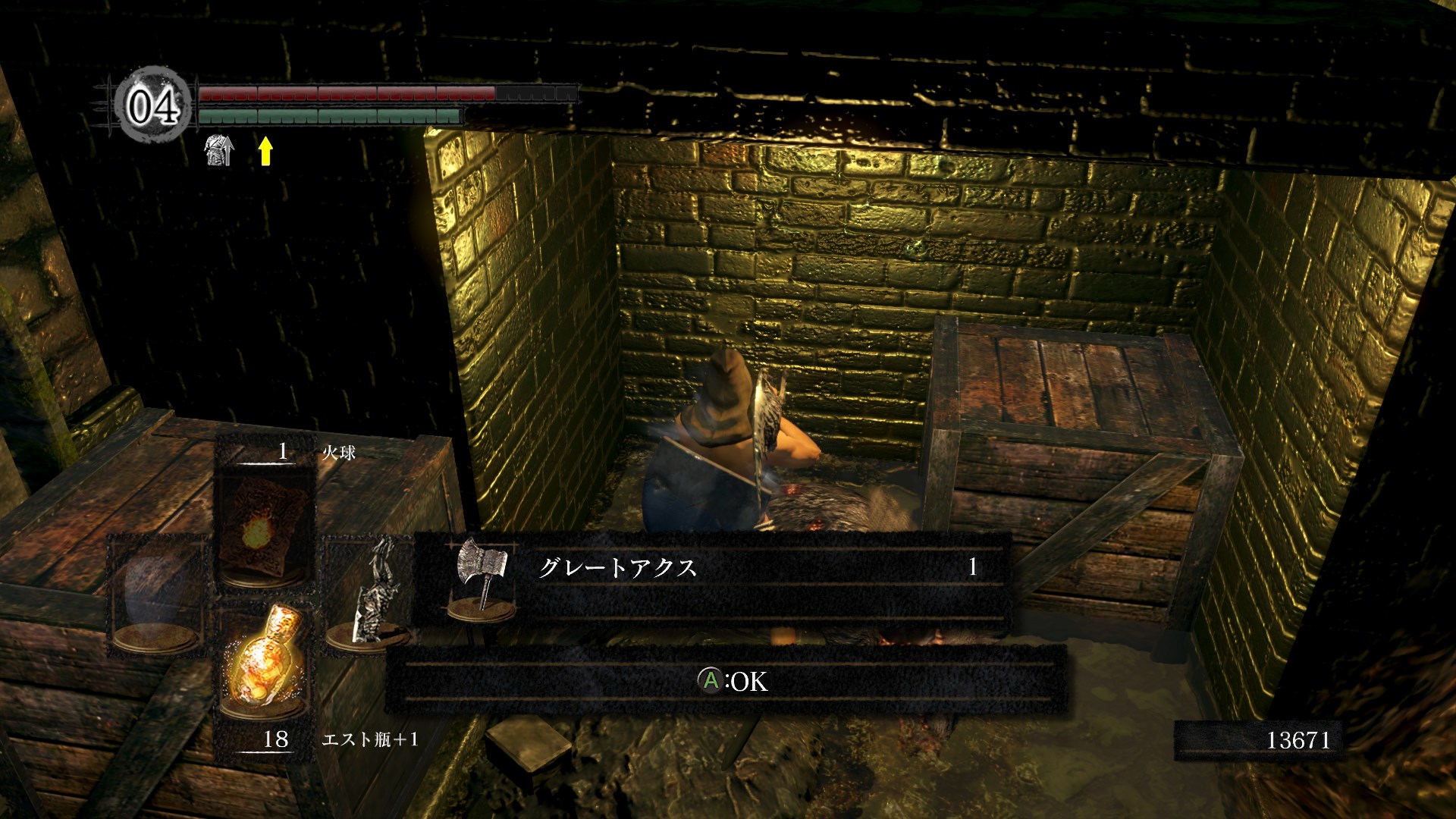Confirm the item pickup with OK

732,681
